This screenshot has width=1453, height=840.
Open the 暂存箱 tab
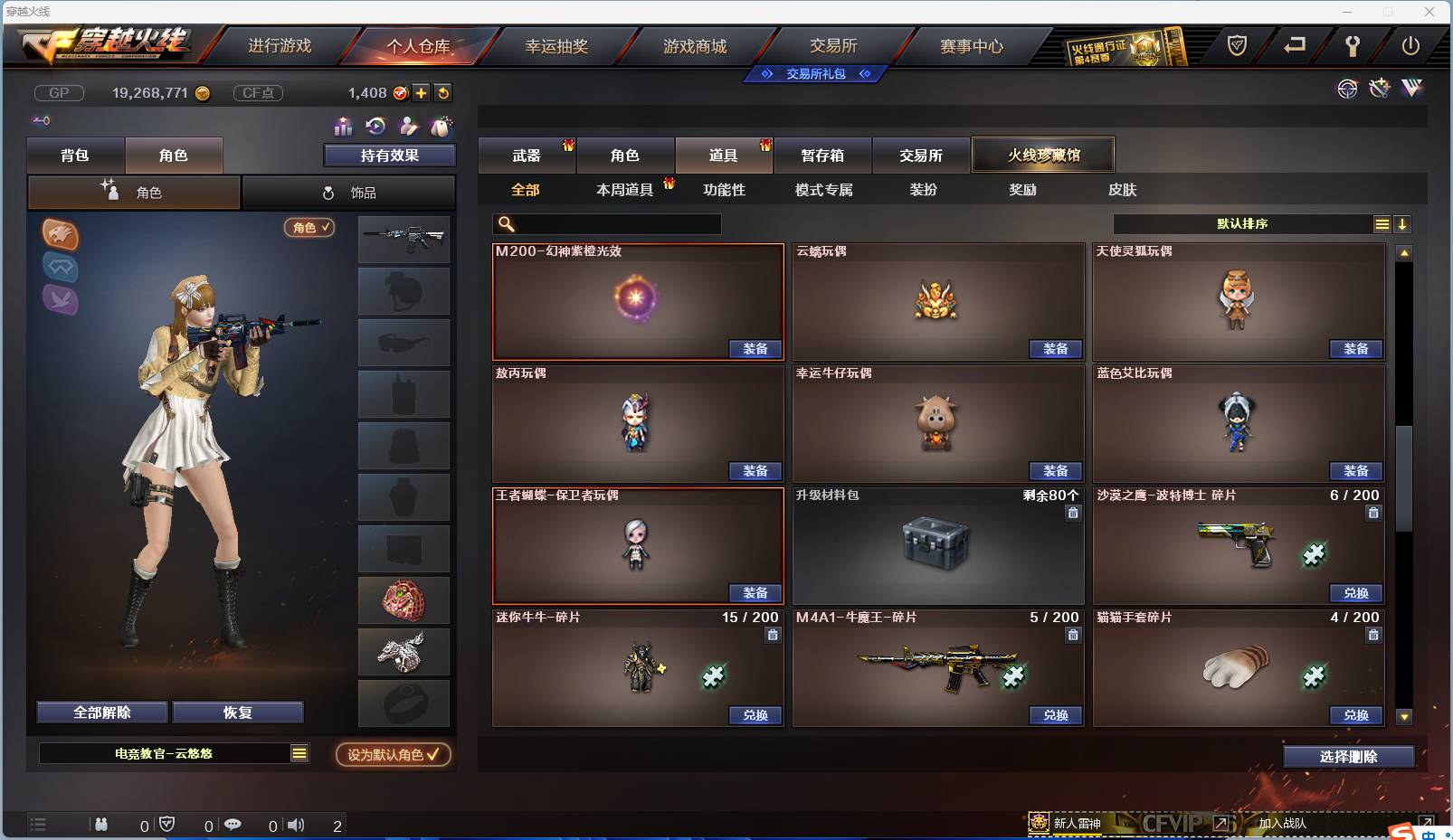(821, 155)
